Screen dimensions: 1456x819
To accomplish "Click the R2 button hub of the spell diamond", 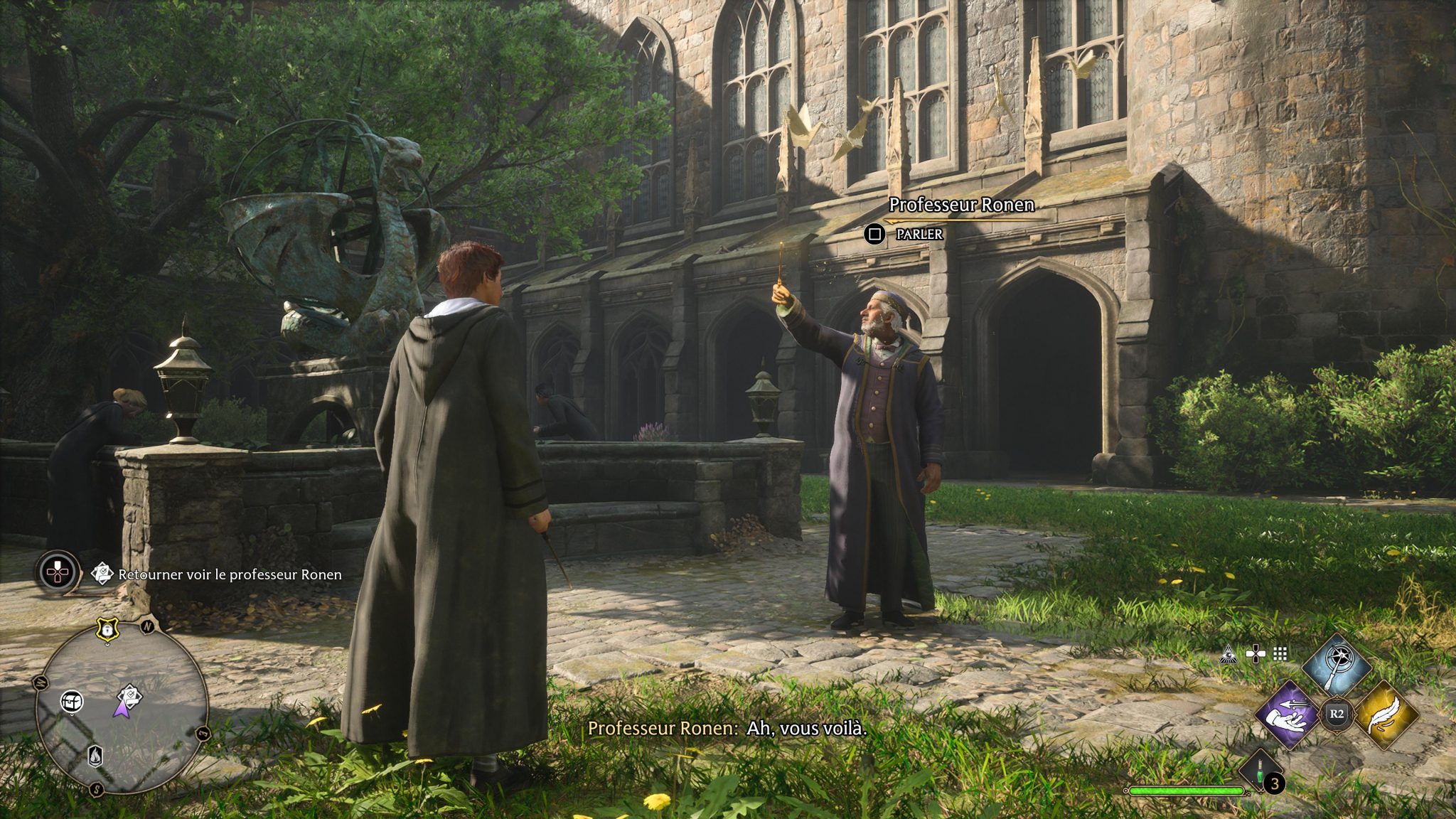I will [x=1337, y=713].
